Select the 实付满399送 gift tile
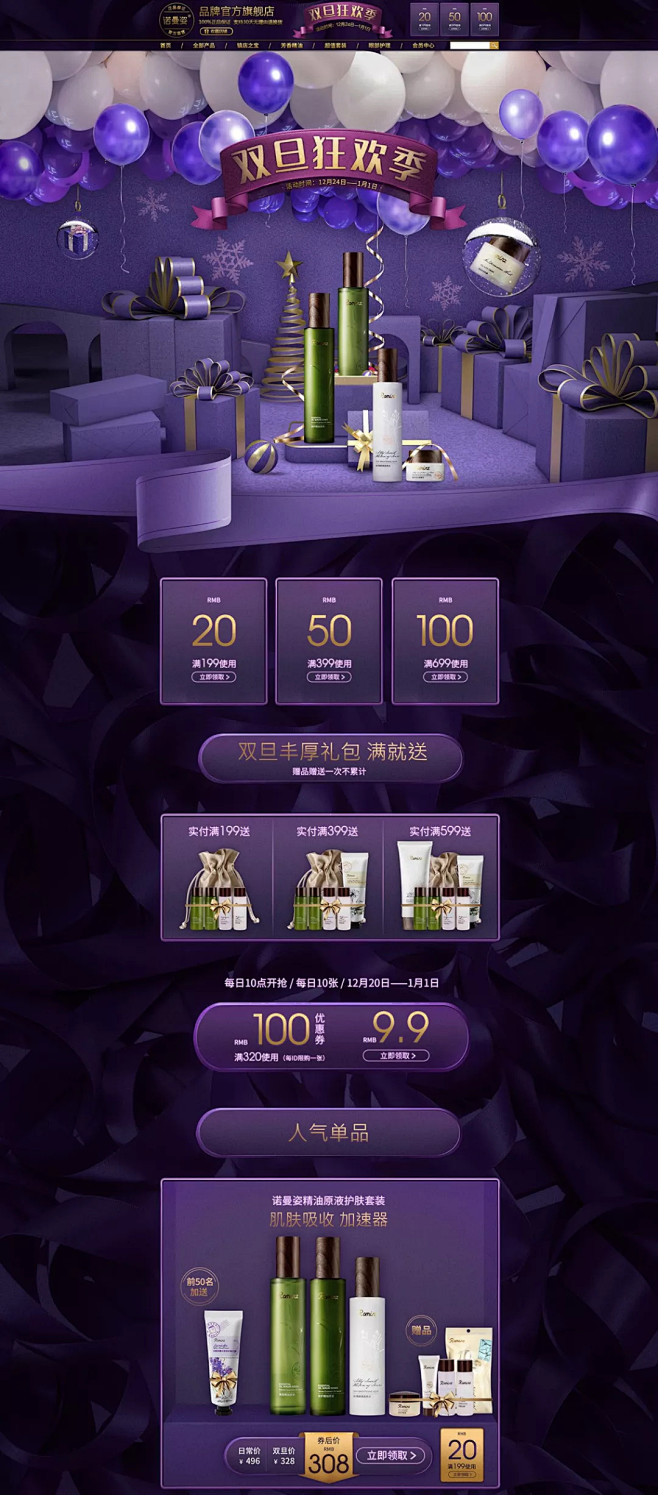The width and height of the screenshot is (658, 1495). point(328,877)
